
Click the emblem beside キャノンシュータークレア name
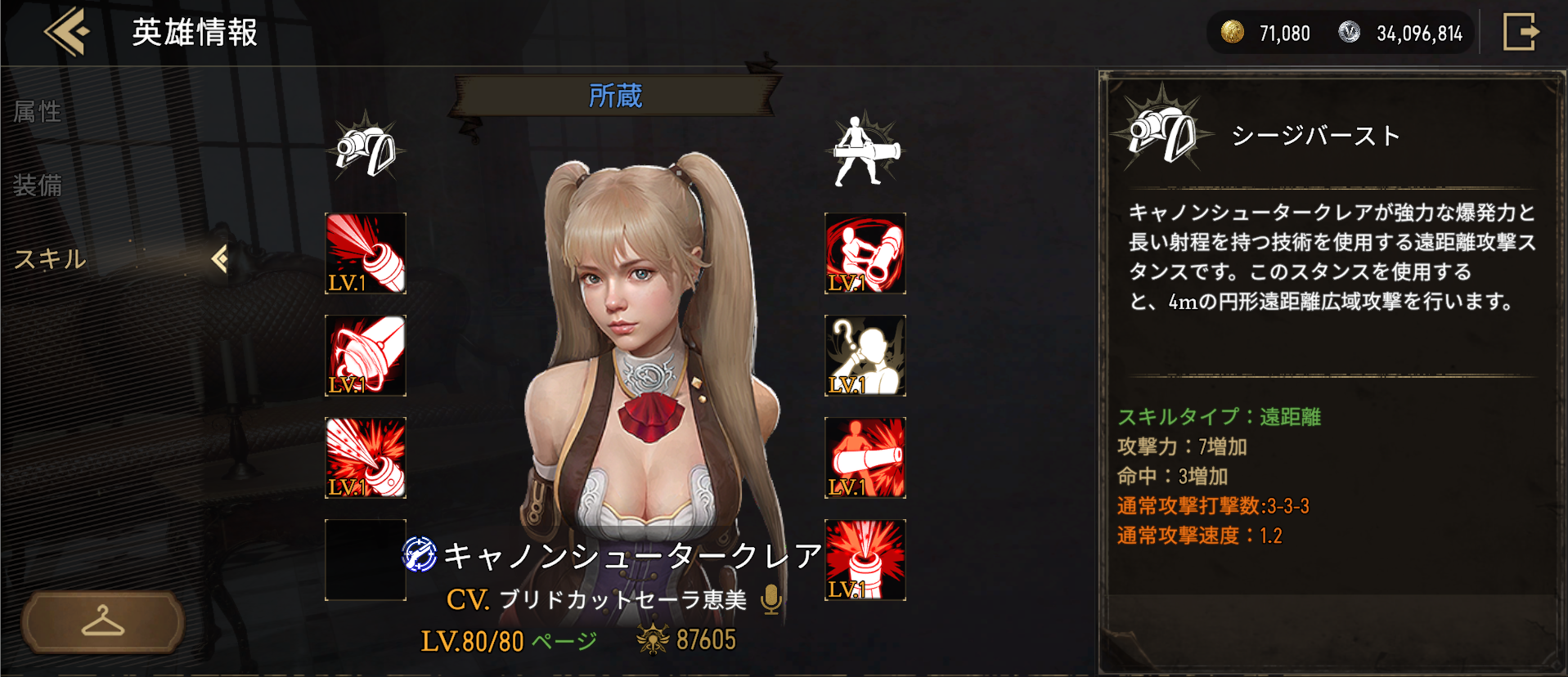419,554
